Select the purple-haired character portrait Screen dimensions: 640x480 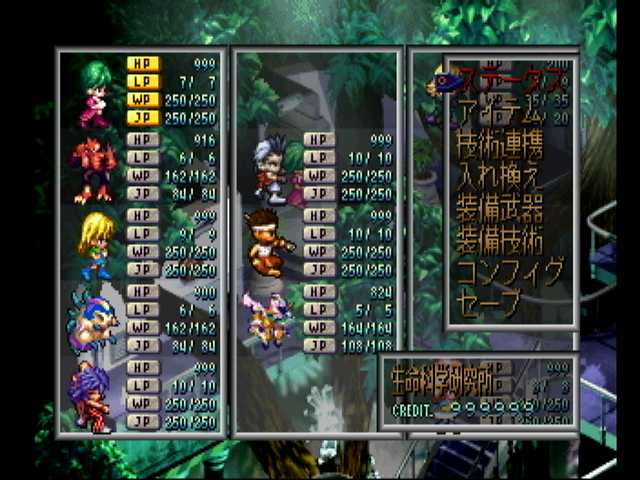click(93, 396)
